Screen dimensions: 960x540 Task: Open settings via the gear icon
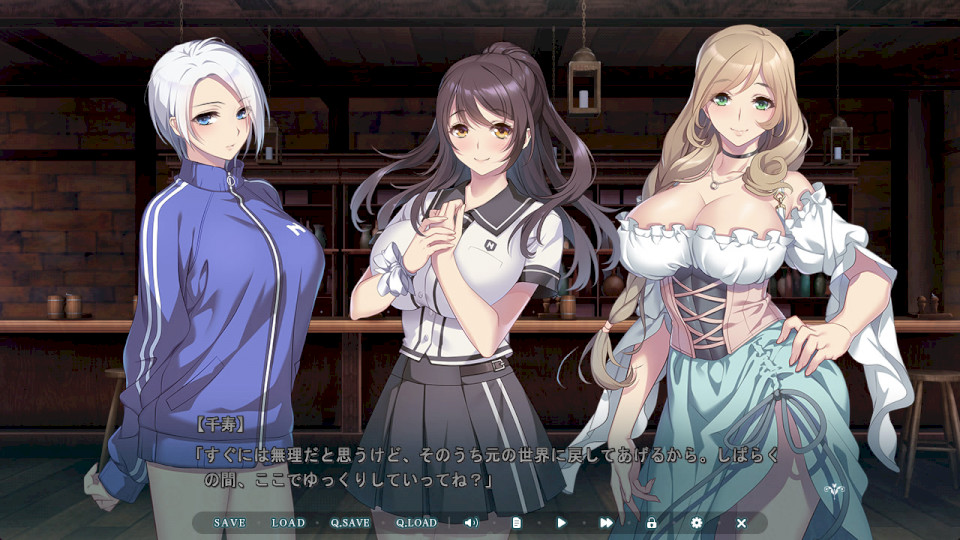tap(697, 523)
